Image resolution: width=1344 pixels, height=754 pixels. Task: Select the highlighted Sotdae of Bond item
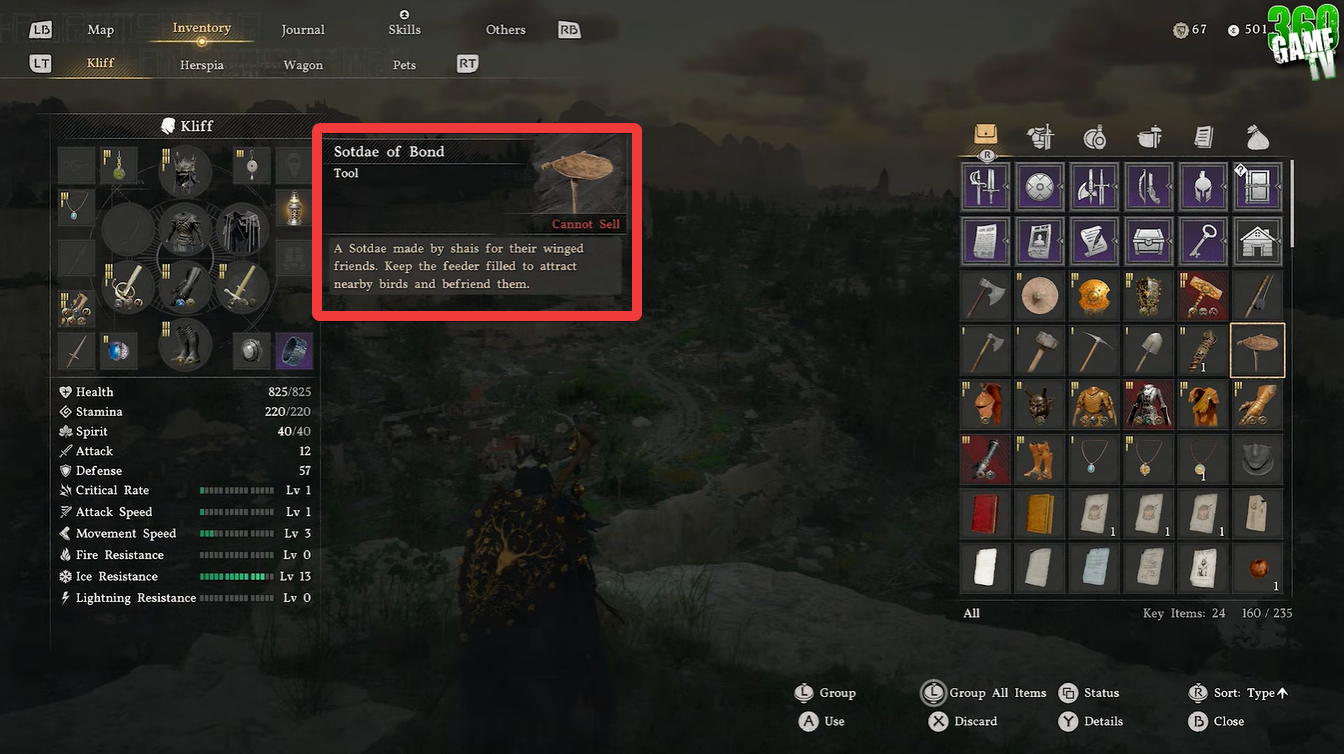pos(1257,350)
